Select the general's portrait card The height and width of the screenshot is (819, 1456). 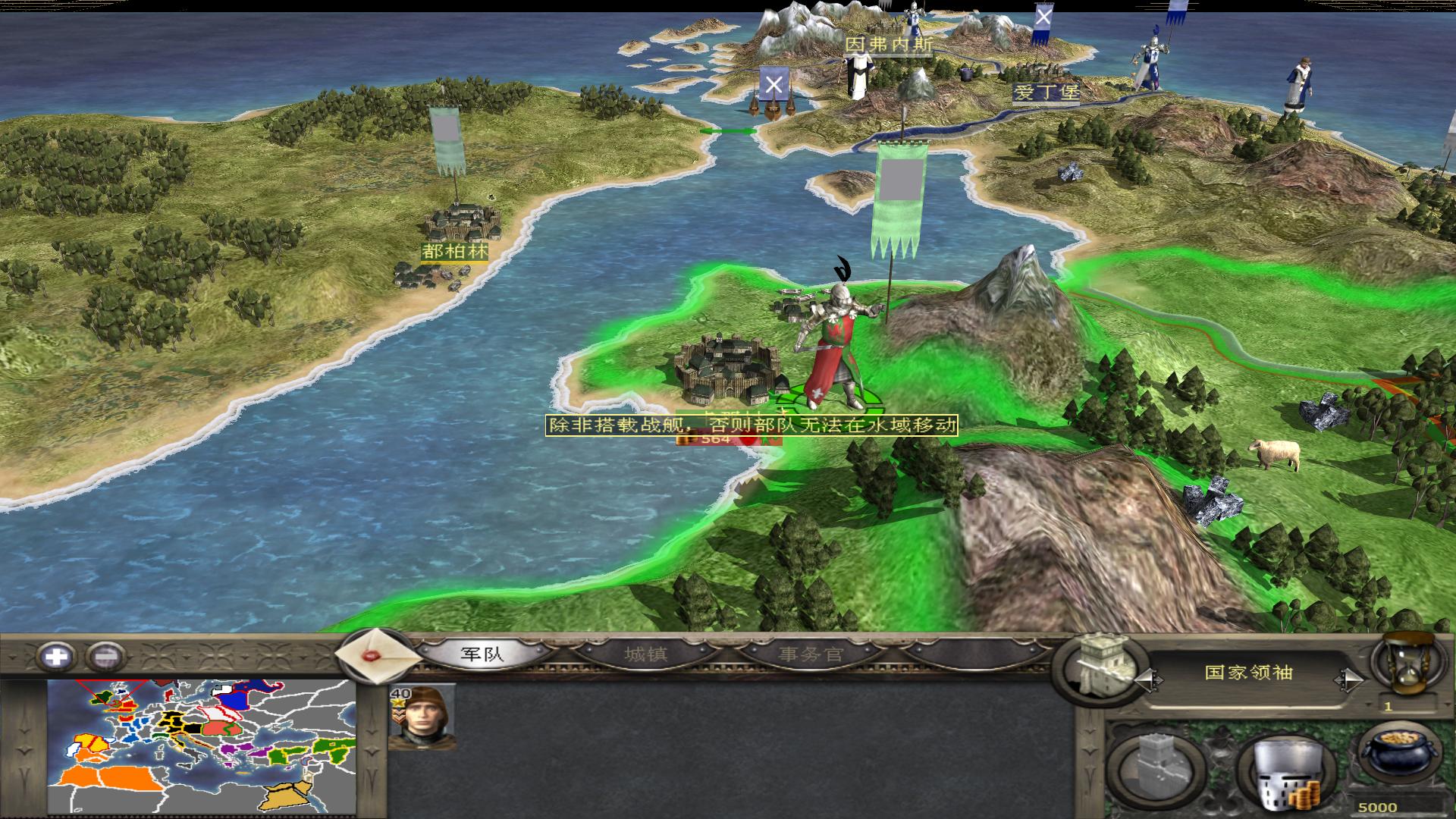pos(422,716)
